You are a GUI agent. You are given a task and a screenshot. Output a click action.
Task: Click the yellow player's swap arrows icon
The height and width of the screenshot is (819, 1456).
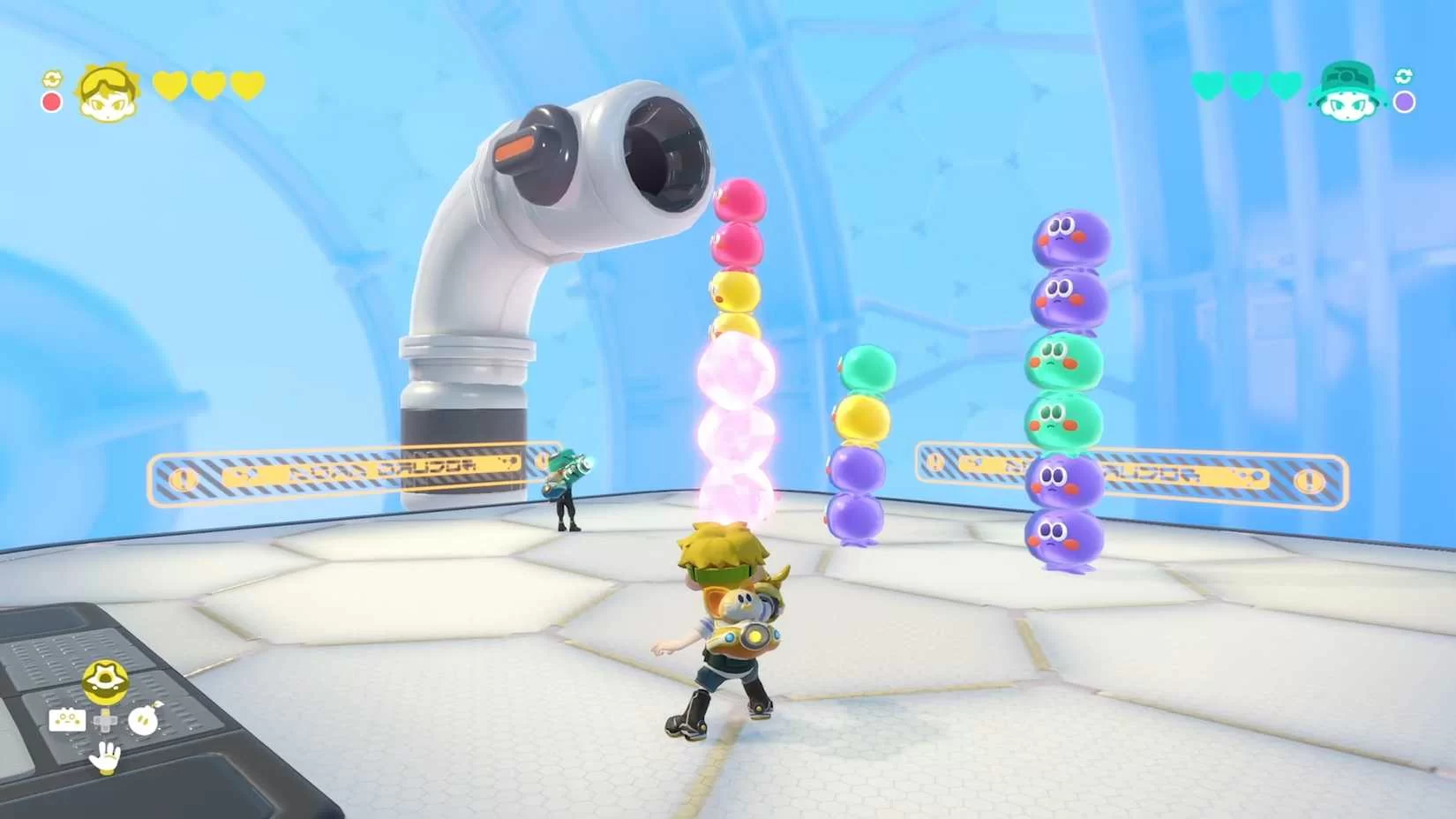(52, 79)
